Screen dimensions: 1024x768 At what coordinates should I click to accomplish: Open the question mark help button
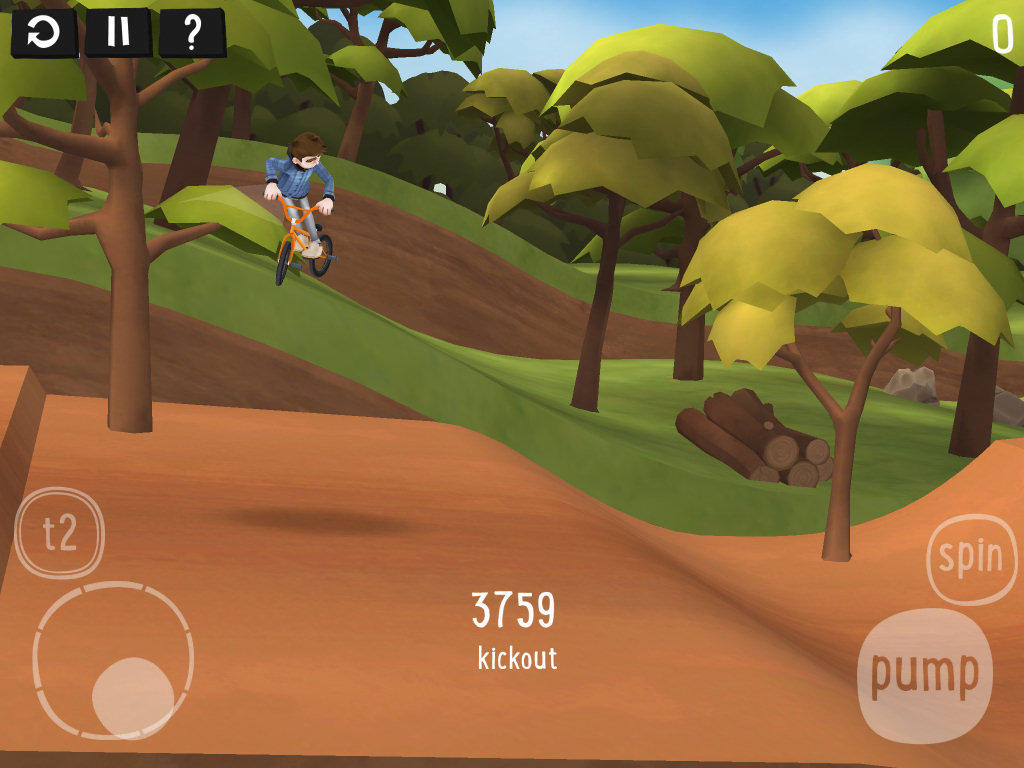pos(192,33)
